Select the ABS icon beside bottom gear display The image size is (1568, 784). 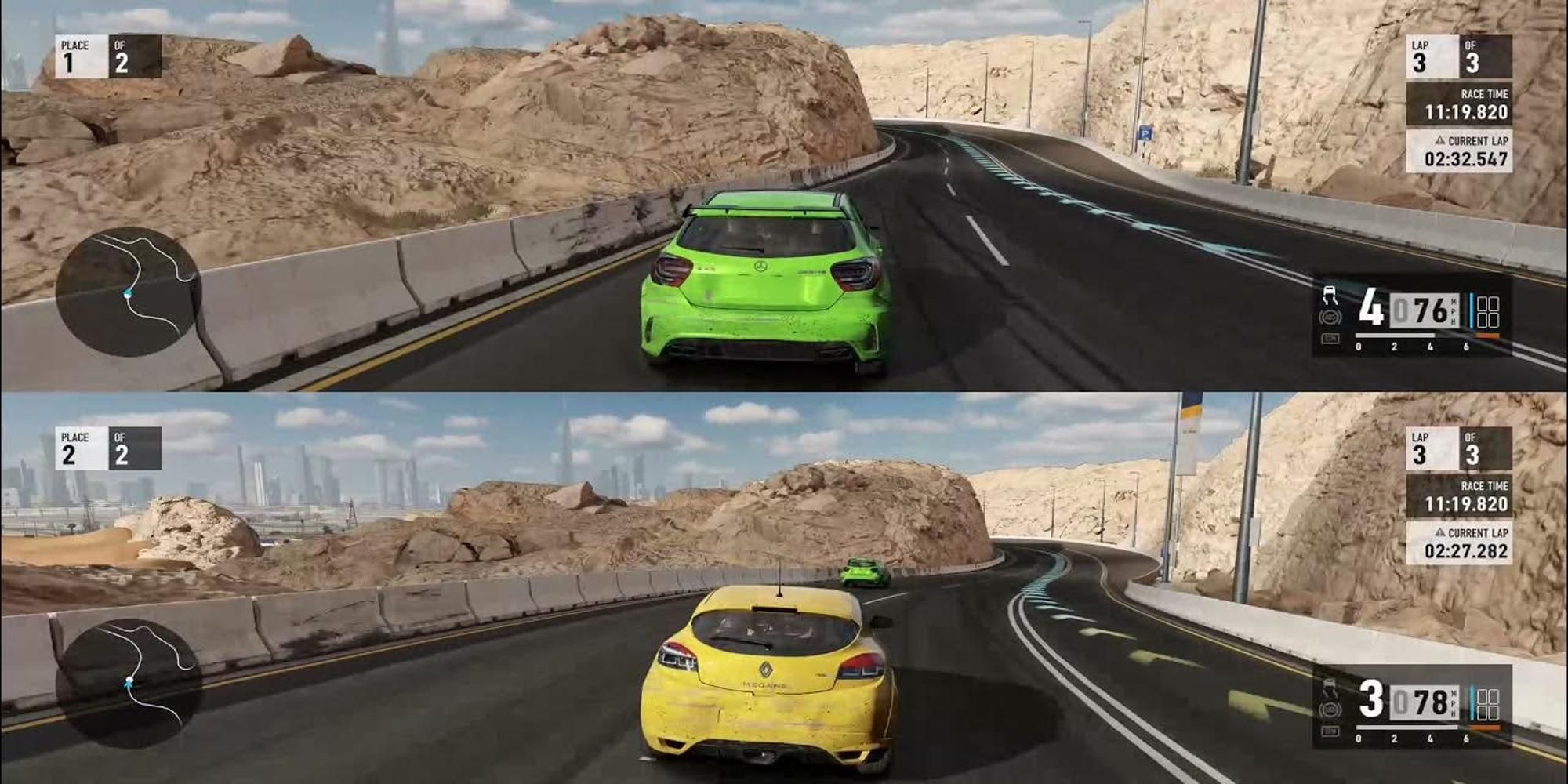[1330, 710]
